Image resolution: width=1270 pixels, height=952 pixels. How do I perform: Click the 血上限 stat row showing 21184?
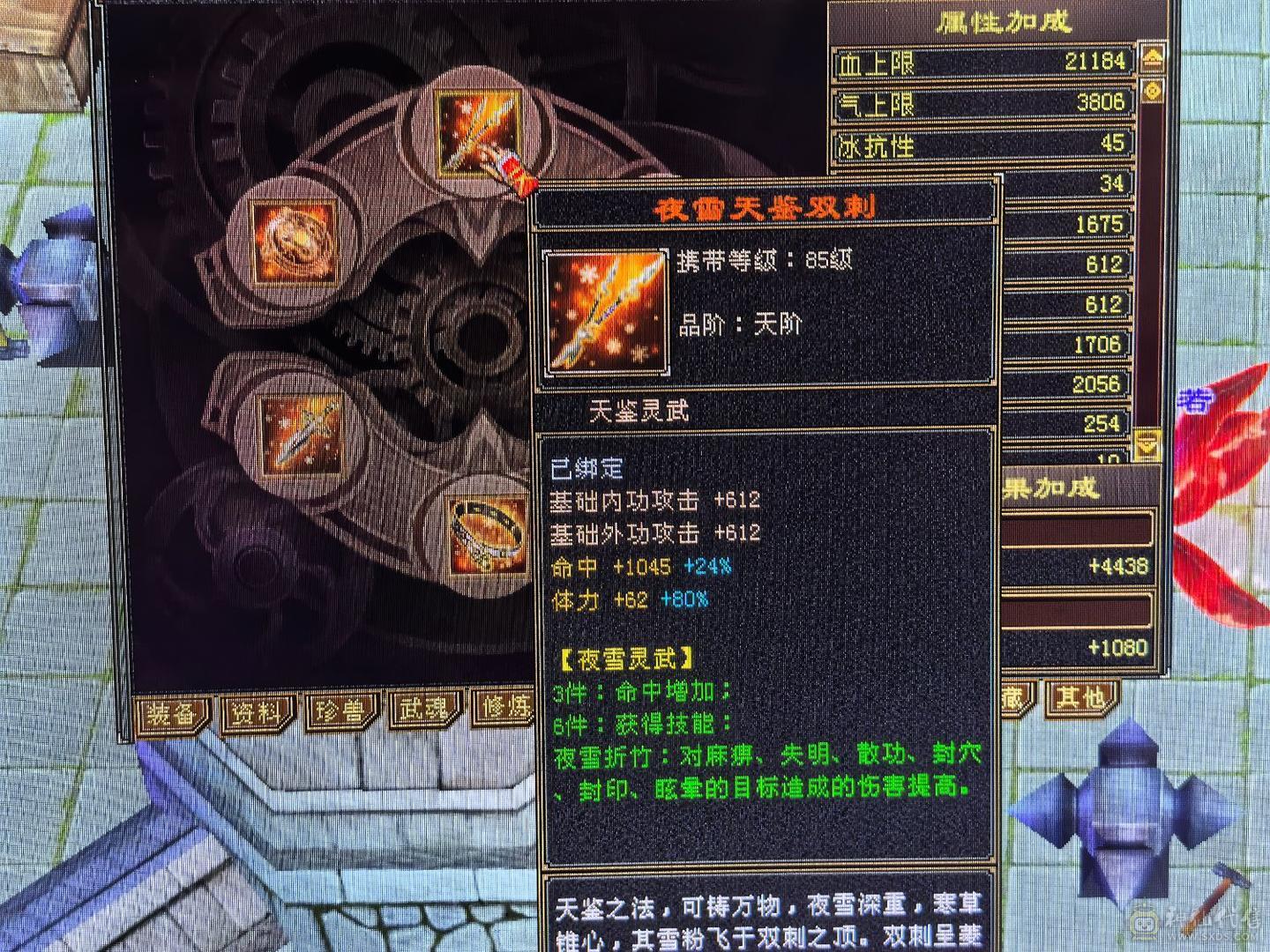(x=979, y=62)
